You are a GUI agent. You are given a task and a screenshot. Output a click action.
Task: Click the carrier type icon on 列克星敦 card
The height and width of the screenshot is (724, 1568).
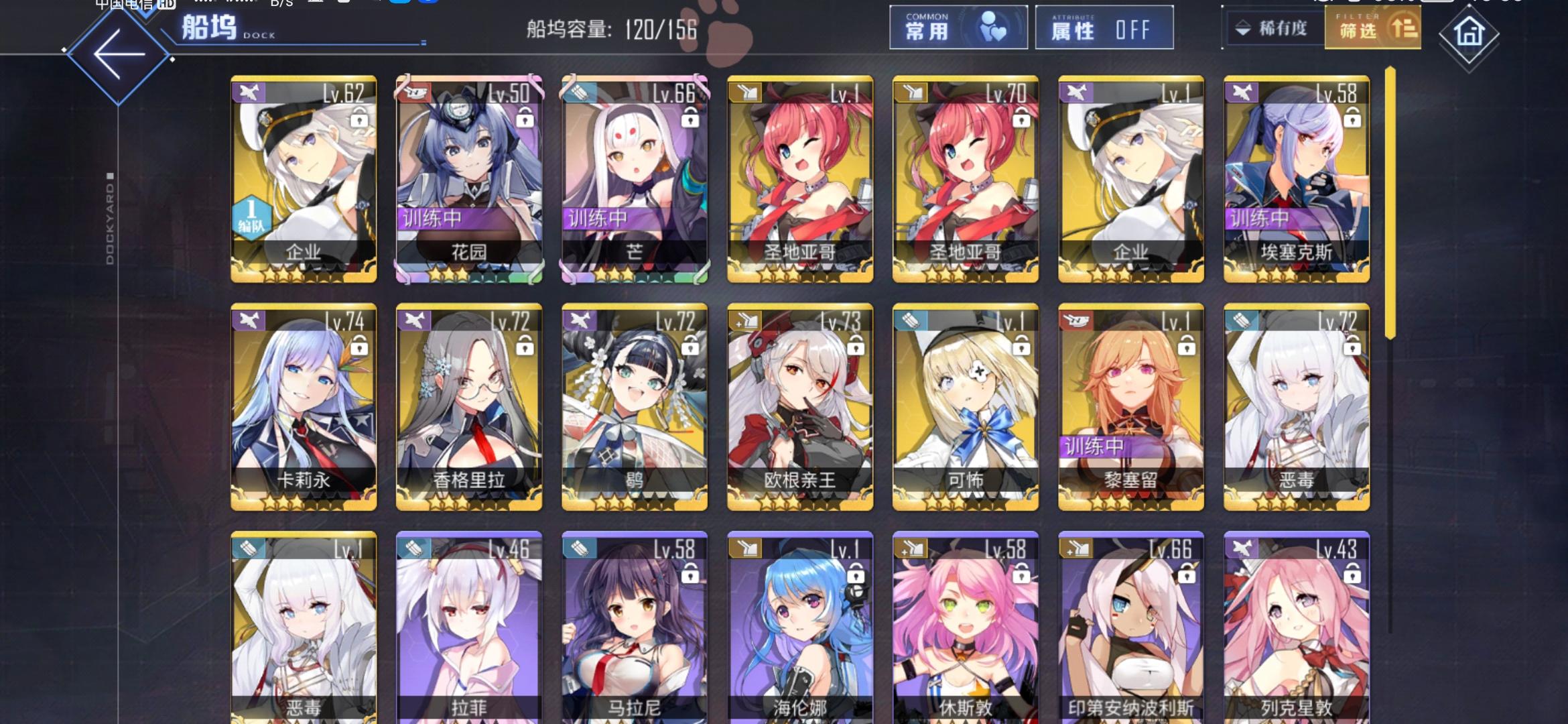tap(1244, 548)
